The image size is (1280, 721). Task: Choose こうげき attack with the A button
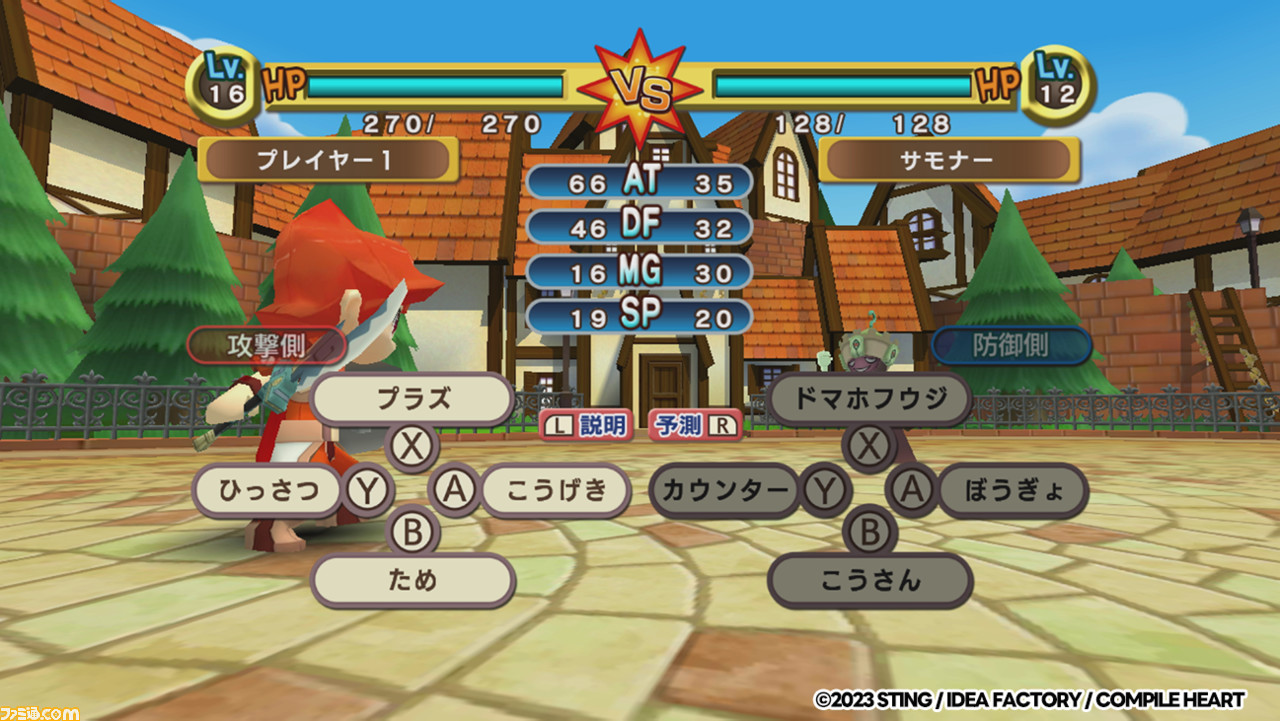pos(555,491)
